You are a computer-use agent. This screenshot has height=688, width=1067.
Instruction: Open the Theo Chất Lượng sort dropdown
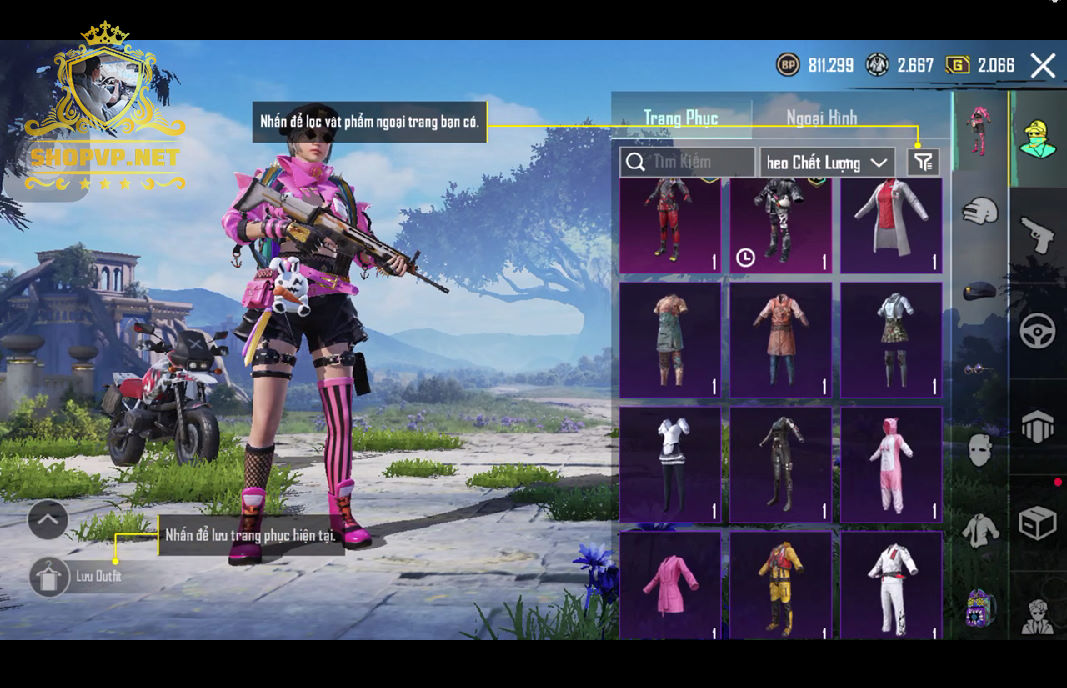pyautogui.click(x=827, y=162)
